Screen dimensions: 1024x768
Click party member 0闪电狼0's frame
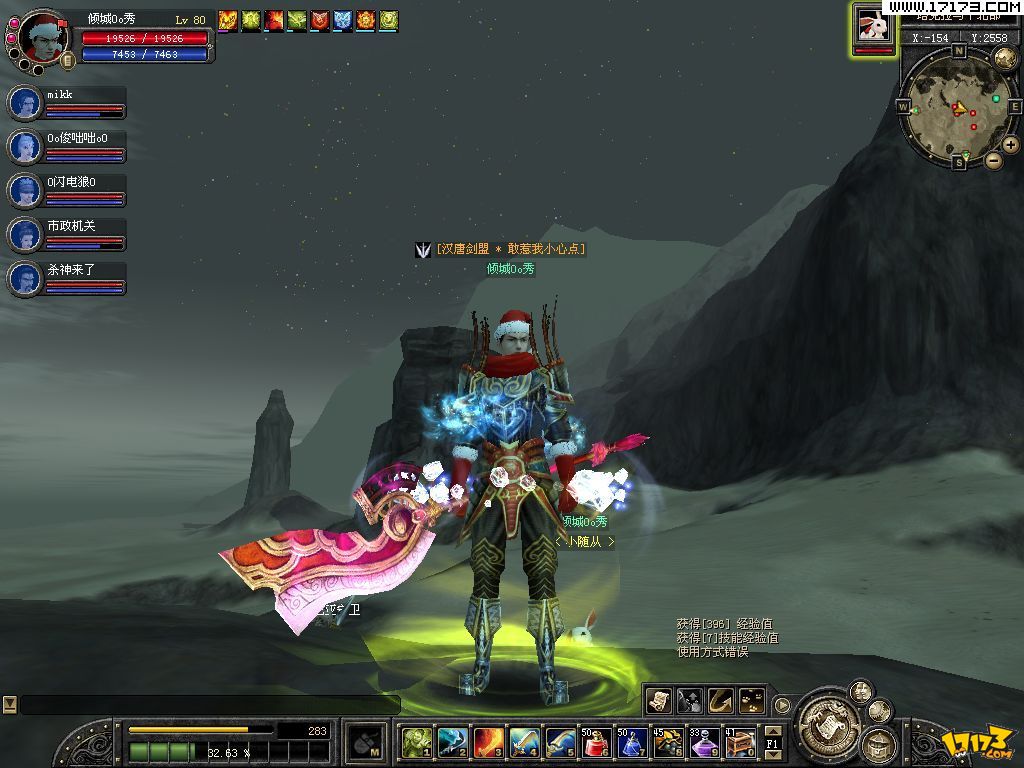click(x=24, y=191)
